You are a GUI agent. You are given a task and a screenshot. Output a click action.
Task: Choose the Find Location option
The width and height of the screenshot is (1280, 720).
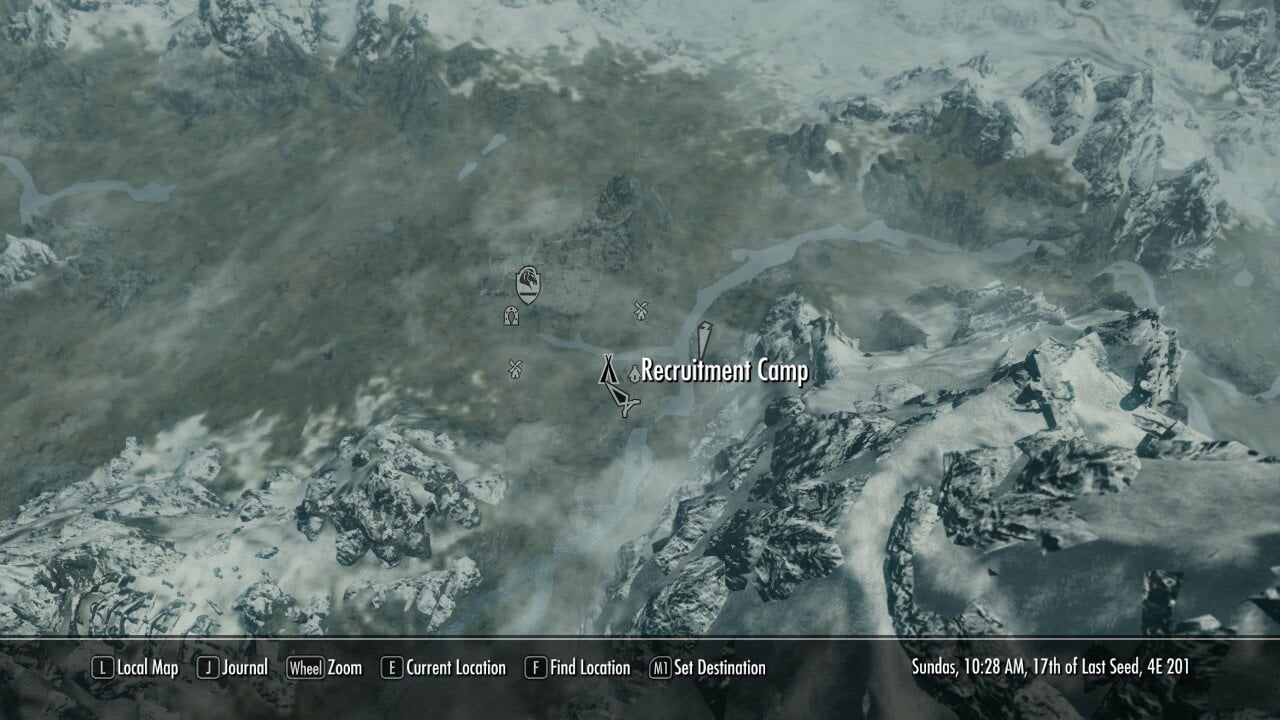[577, 667]
